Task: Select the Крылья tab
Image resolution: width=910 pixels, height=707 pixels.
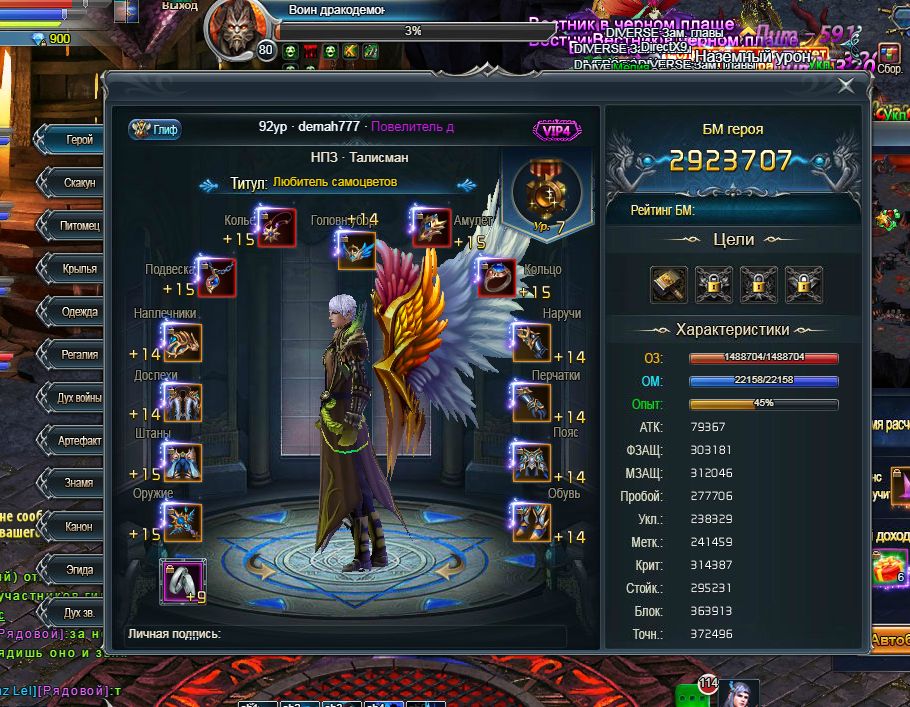Action: [x=78, y=268]
